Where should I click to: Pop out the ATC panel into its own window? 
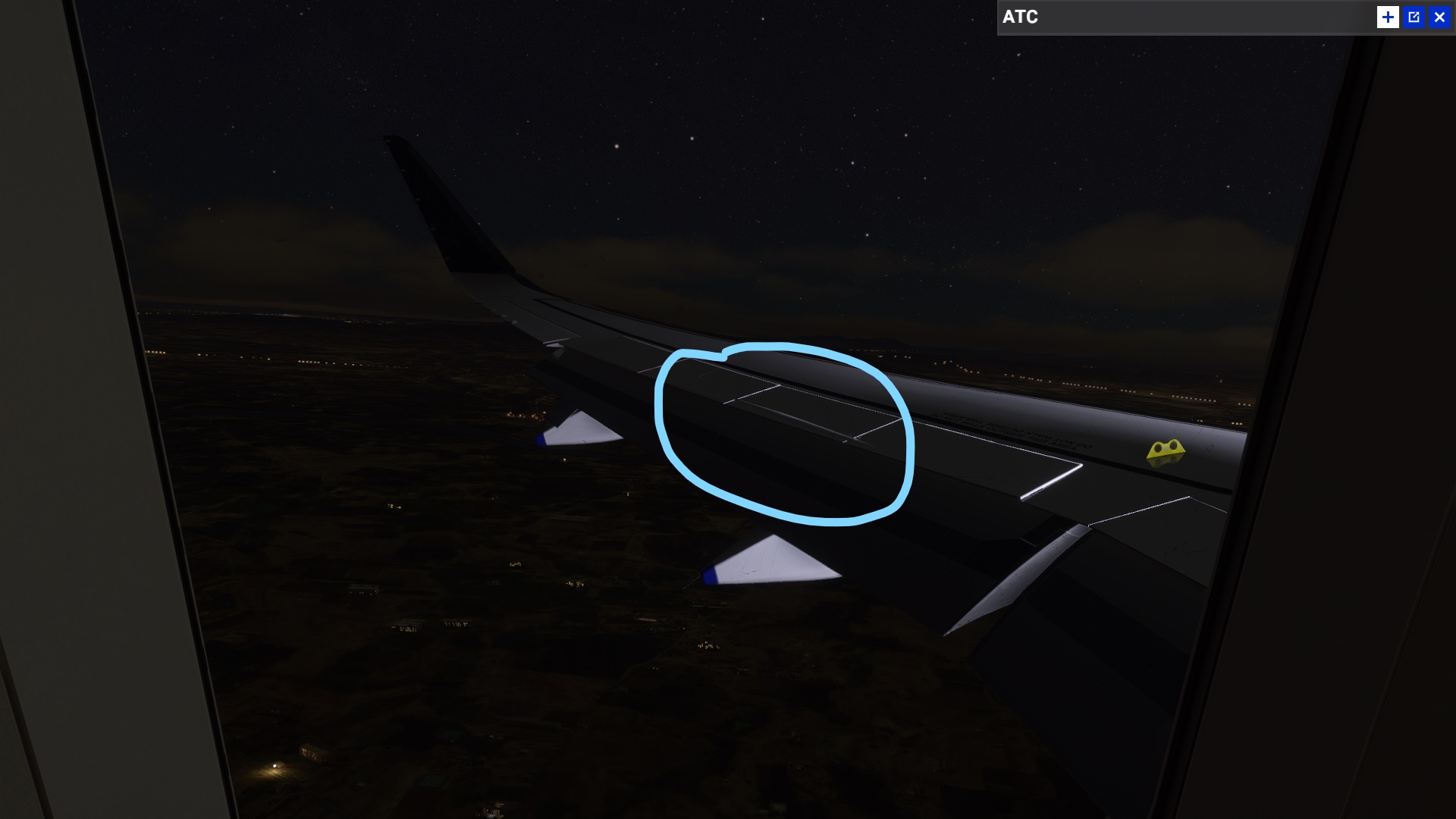click(x=1414, y=17)
